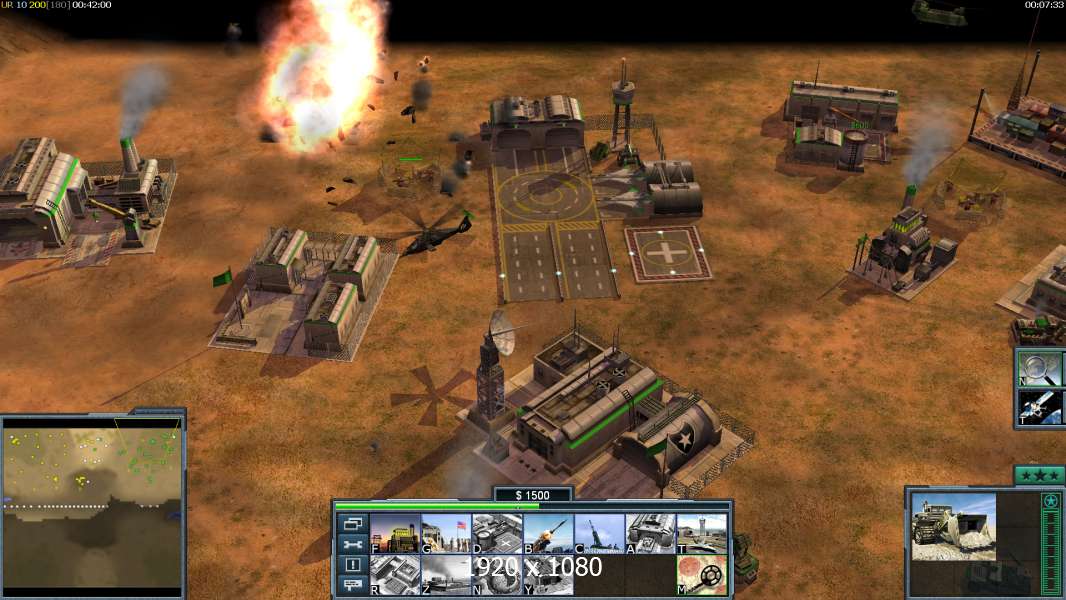Build the control tower structure (T)
The image size is (1066, 600).
701,534
